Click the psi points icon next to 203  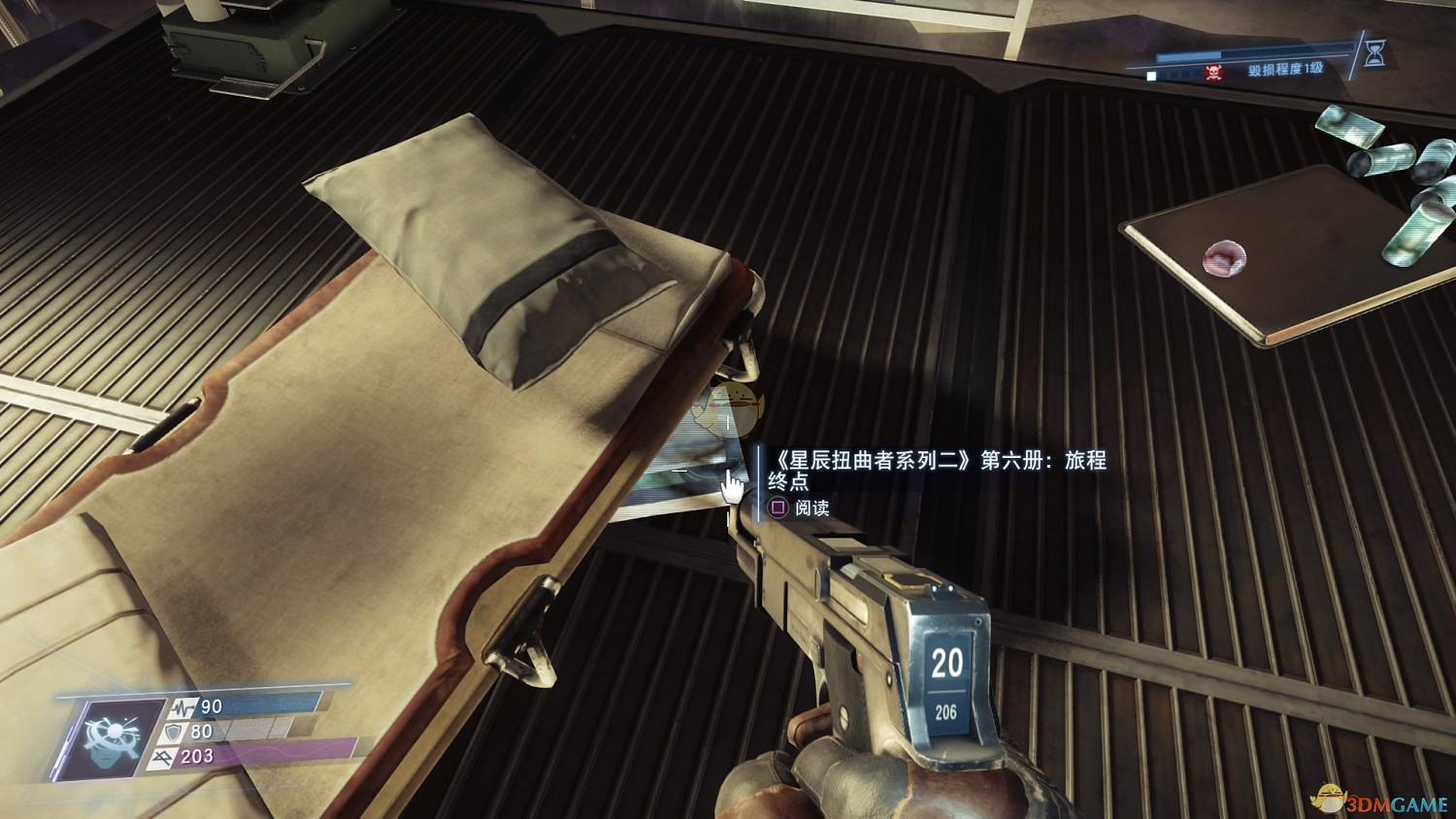[161, 757]
